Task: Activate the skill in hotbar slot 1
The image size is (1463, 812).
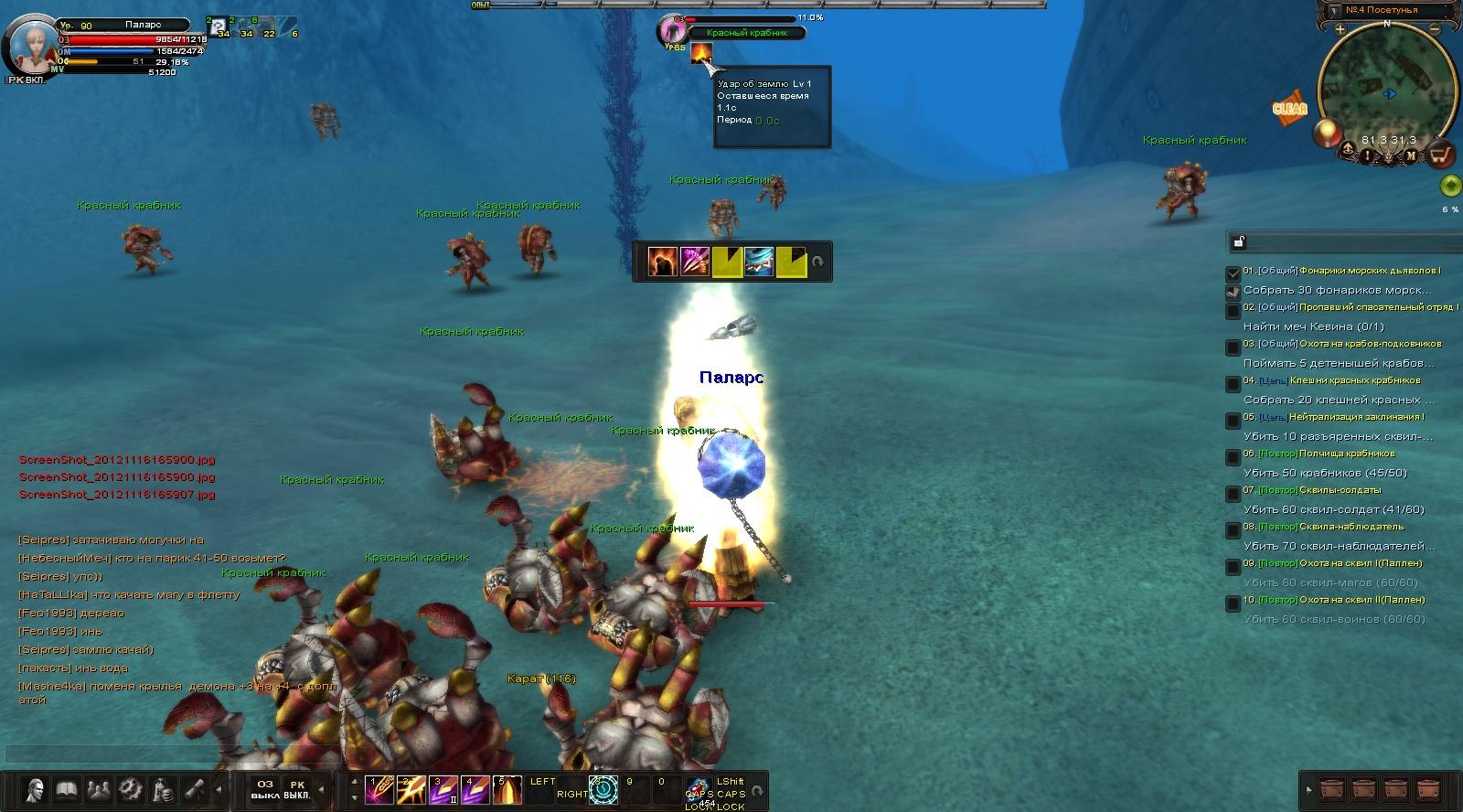Action: click(x=379, y=790)
